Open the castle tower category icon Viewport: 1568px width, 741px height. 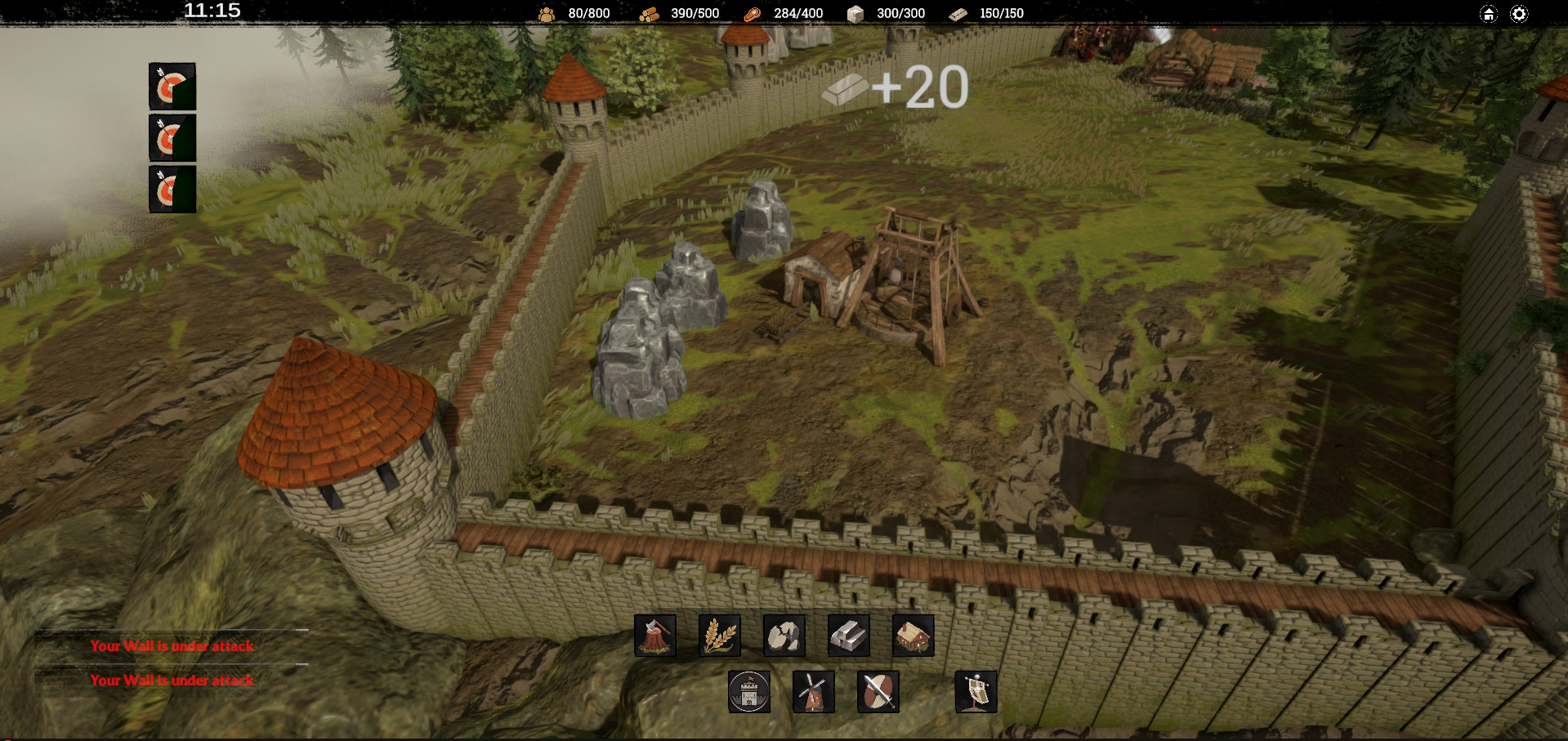(749, 692)
